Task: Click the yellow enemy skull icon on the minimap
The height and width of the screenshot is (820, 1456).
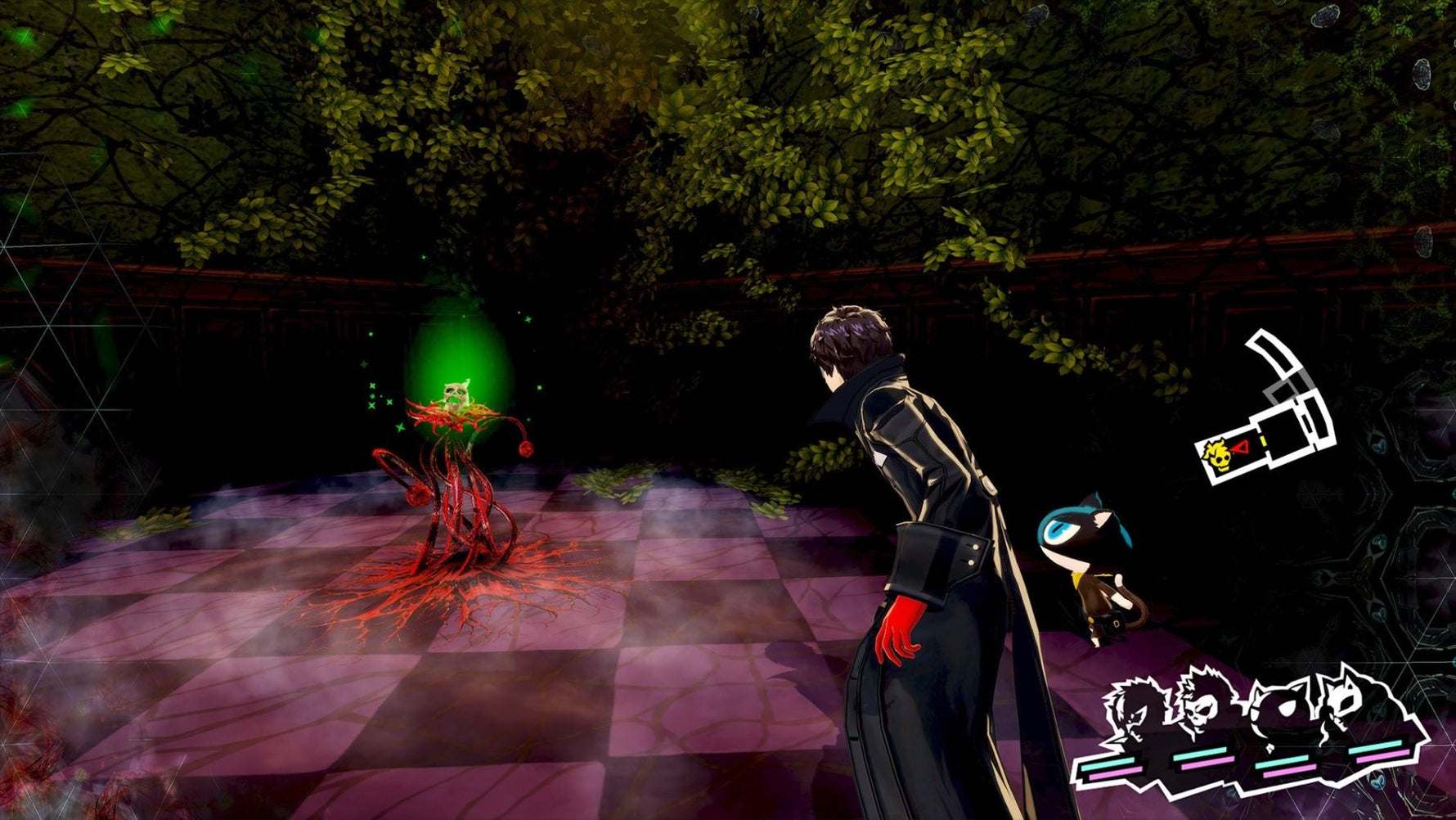Action: [x=1219, y=455]
